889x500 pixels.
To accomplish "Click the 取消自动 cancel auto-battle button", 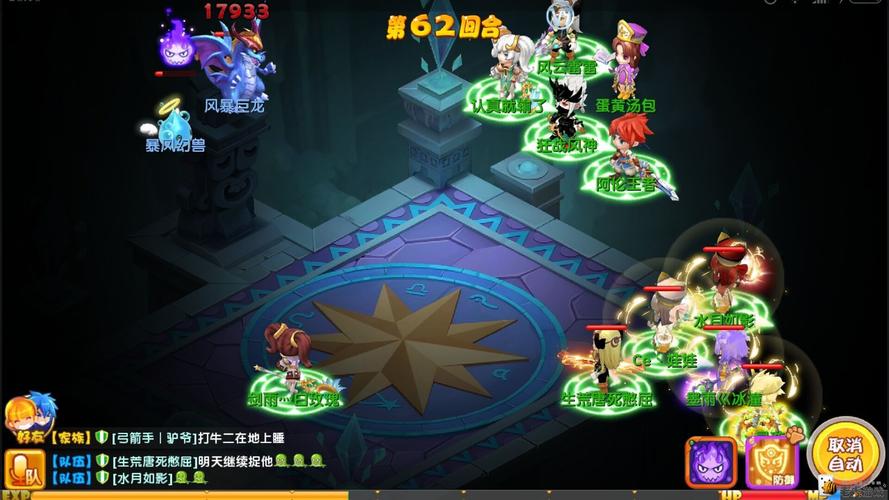I will coord(845,455).
